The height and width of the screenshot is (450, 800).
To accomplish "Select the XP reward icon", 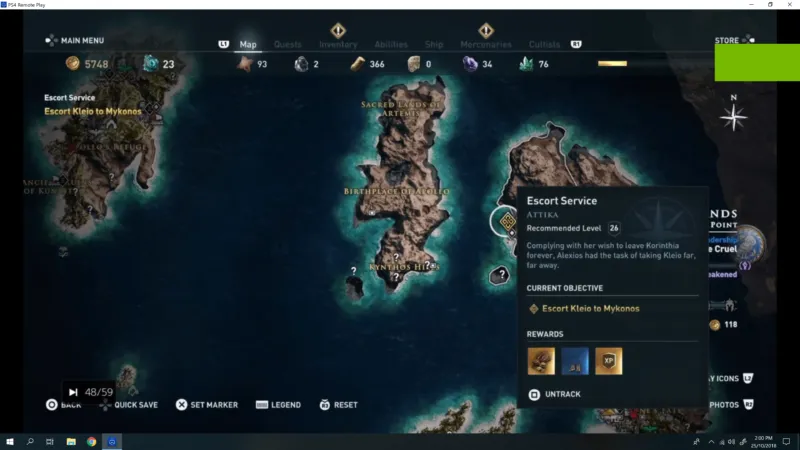I will tap(608, 361).
